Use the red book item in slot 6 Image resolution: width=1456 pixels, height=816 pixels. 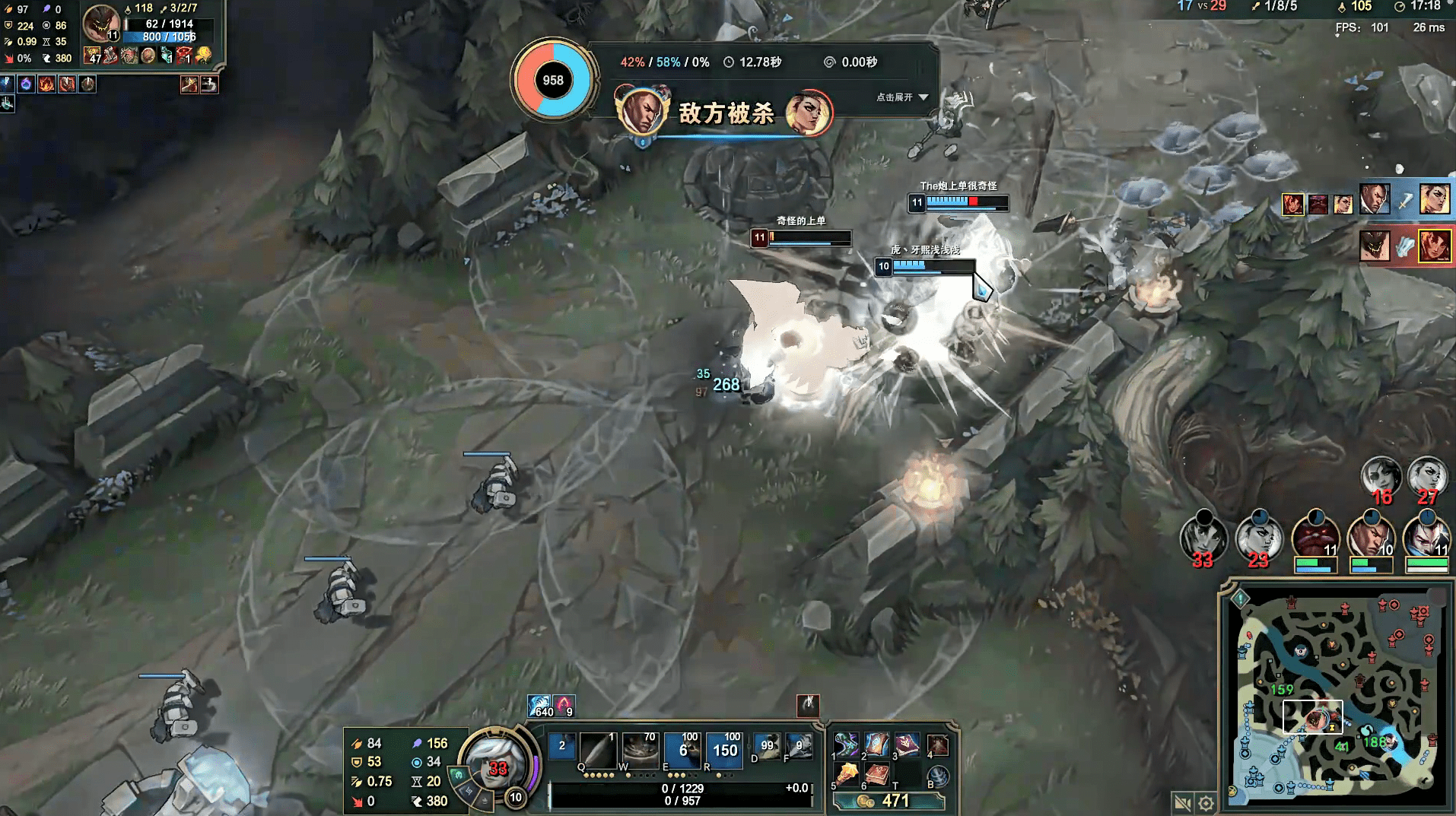point(877,775)
